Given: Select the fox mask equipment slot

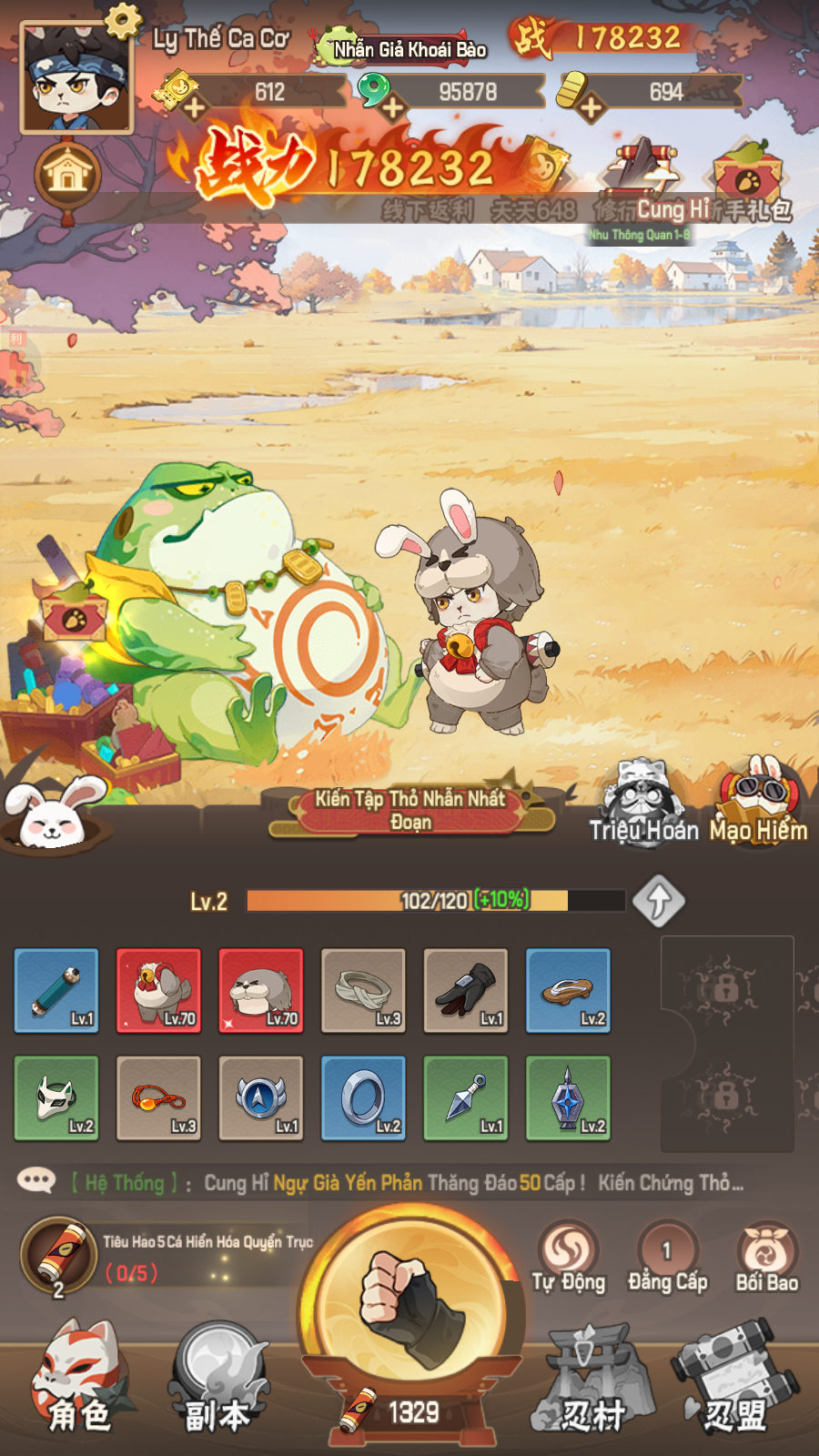Looking at the screenshot, I should 56,1097.
